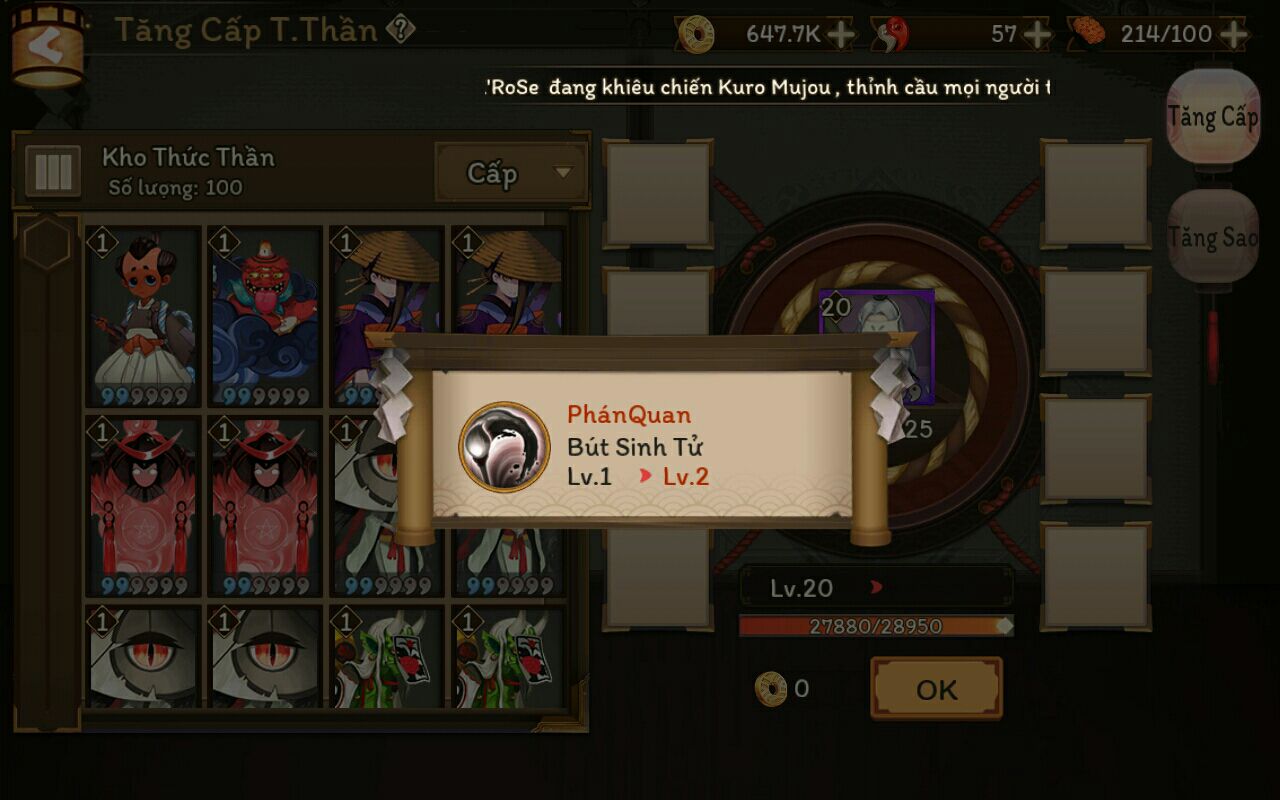This screenshot has width=1280, height=800.
Task: Add more gold coins with plus button
Action: tap(841, 34)
